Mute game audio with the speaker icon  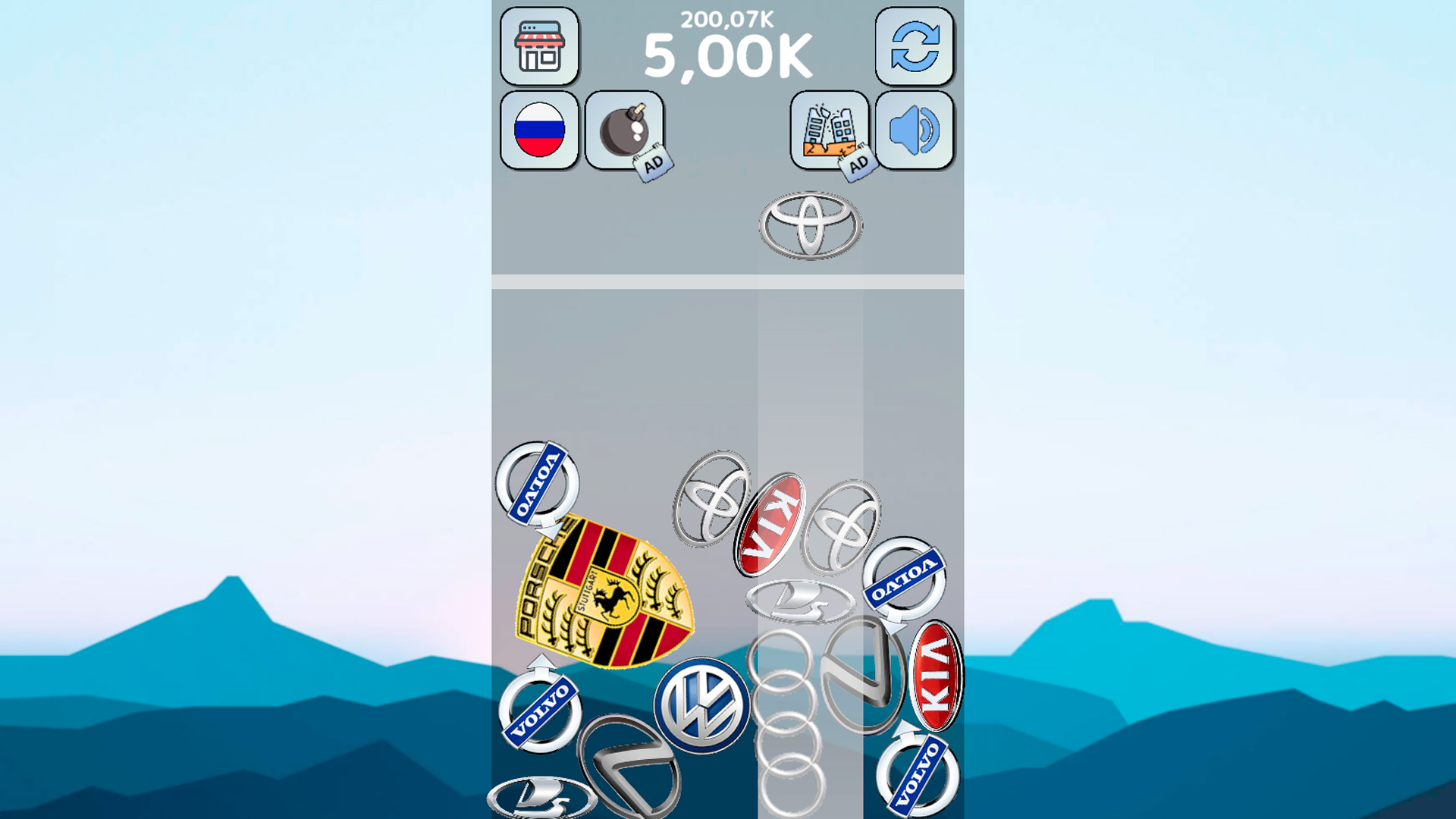[914, 129]
